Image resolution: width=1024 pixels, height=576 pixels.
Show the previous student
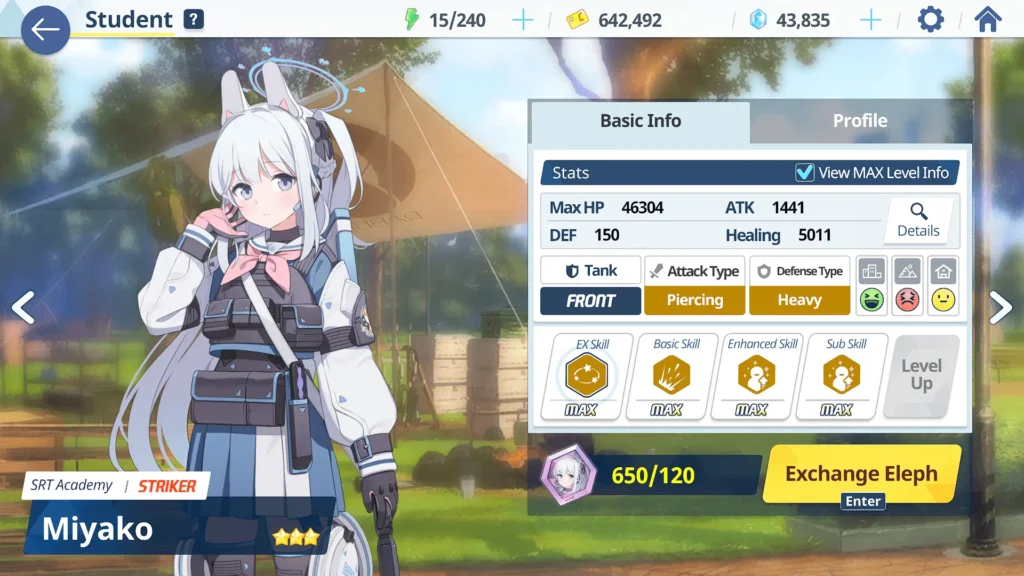[x=22, y=308]
